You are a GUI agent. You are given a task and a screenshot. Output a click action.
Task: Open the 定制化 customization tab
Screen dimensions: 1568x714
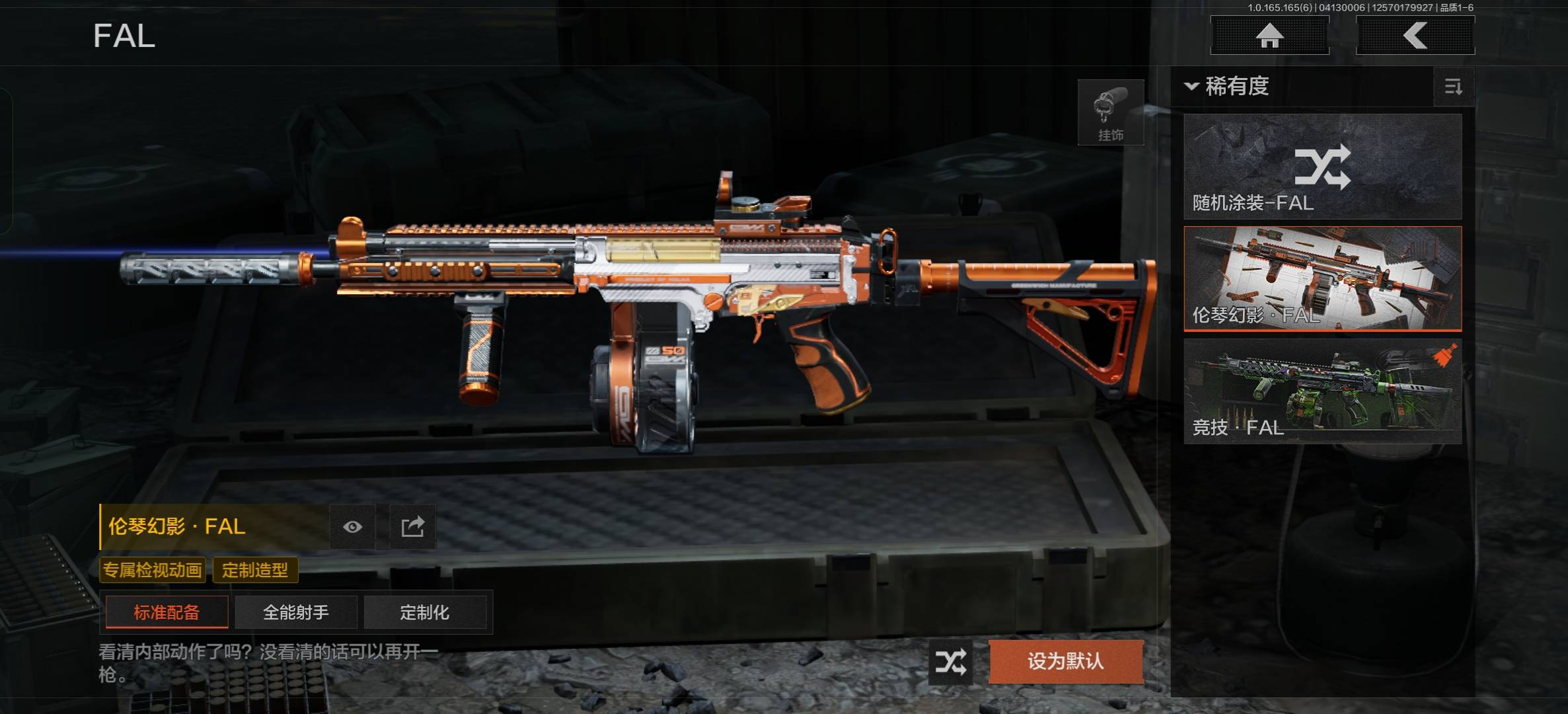[x=424, y=612]
